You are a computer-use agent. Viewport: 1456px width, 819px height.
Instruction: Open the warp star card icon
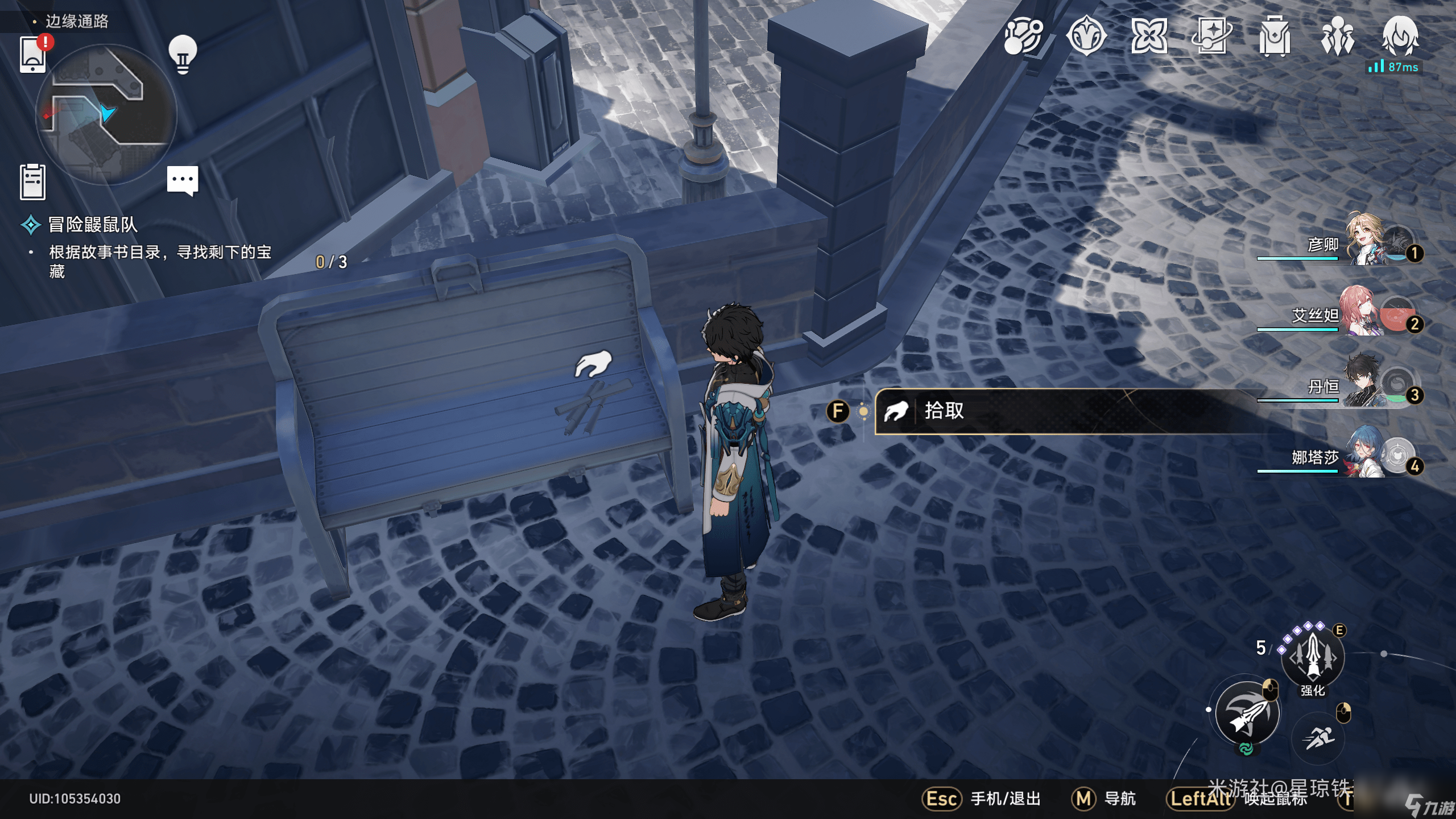click(1211, 36)
